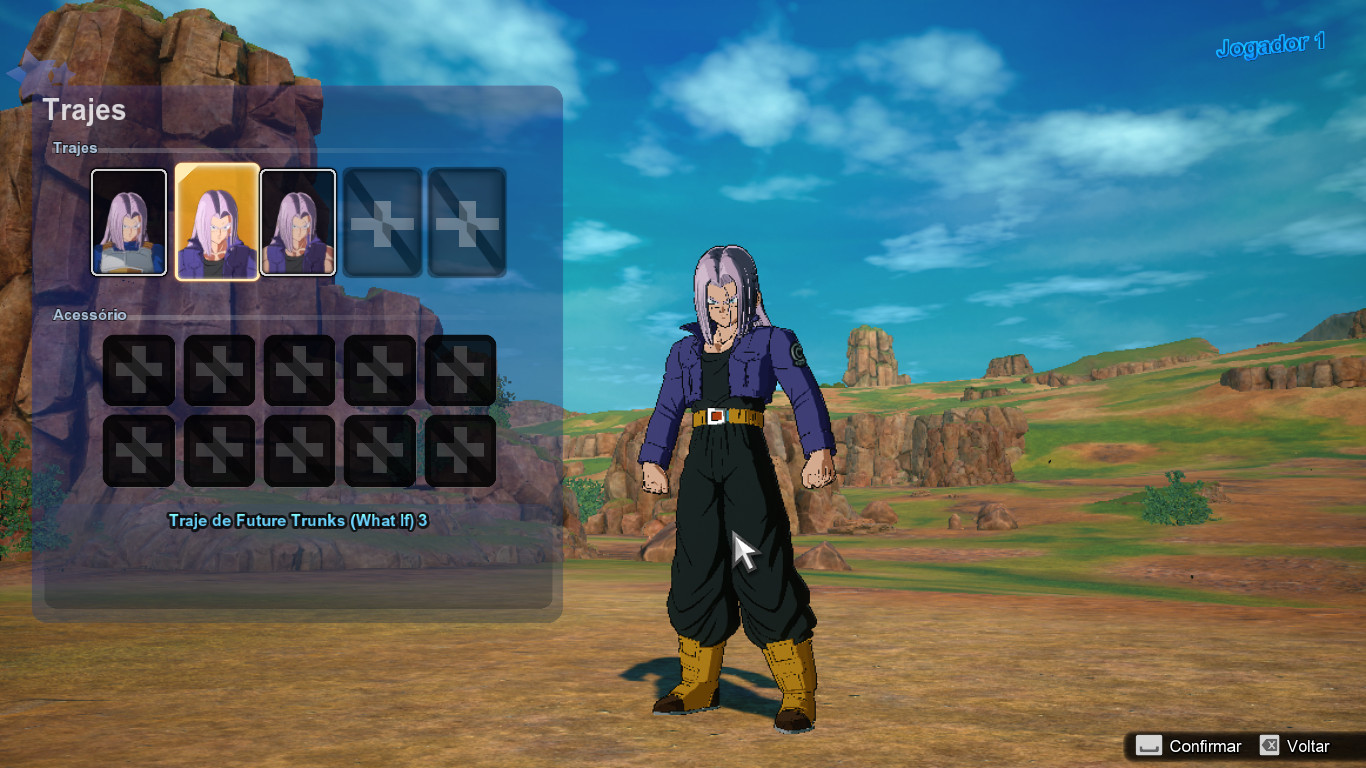Click the fourth bottom-row accessory slot

coord(378,450)
